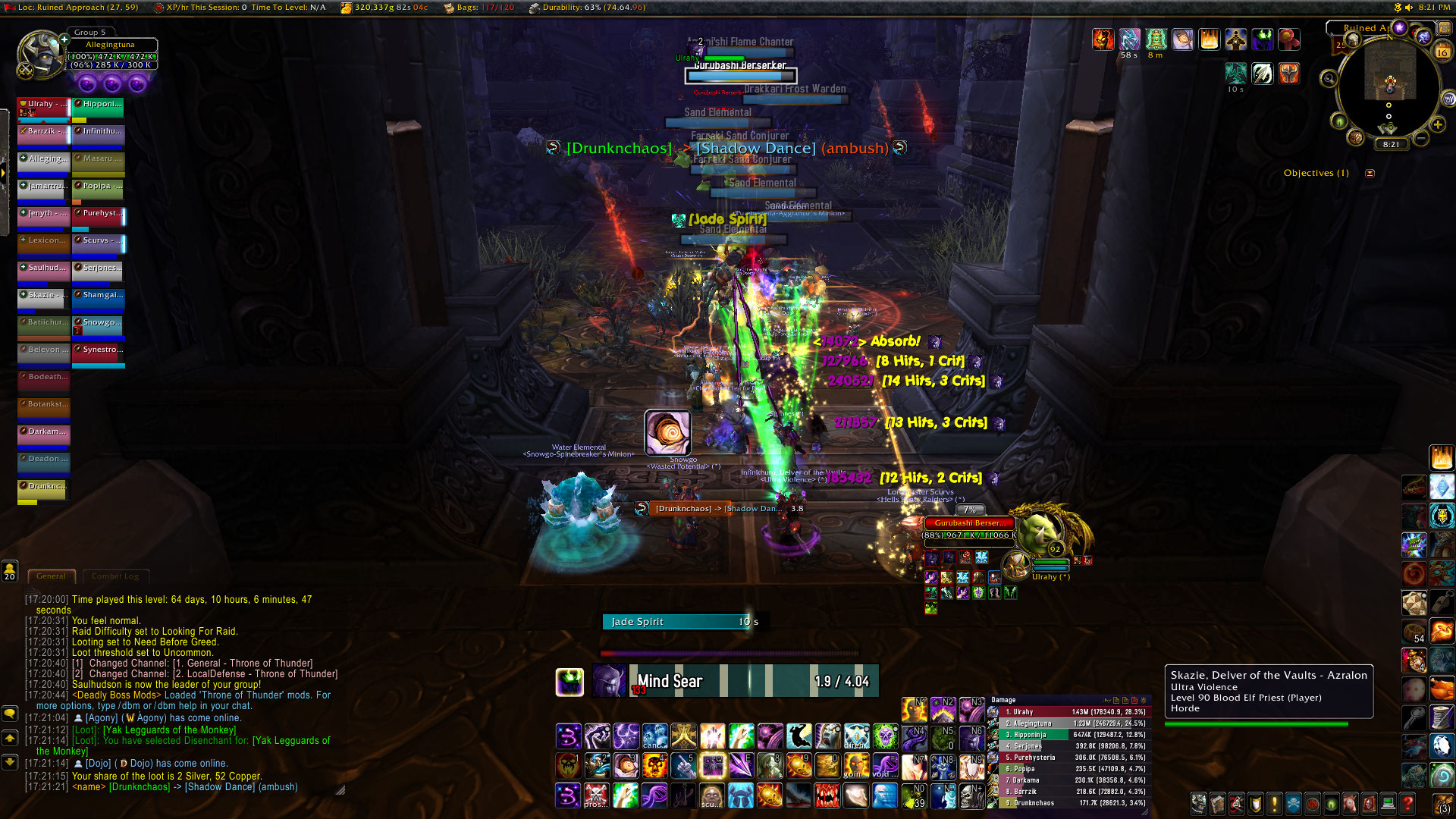Zoom in the minimap with plus button
The height and width of the screenshot is (819, 1456).
tap(1437, 125)
